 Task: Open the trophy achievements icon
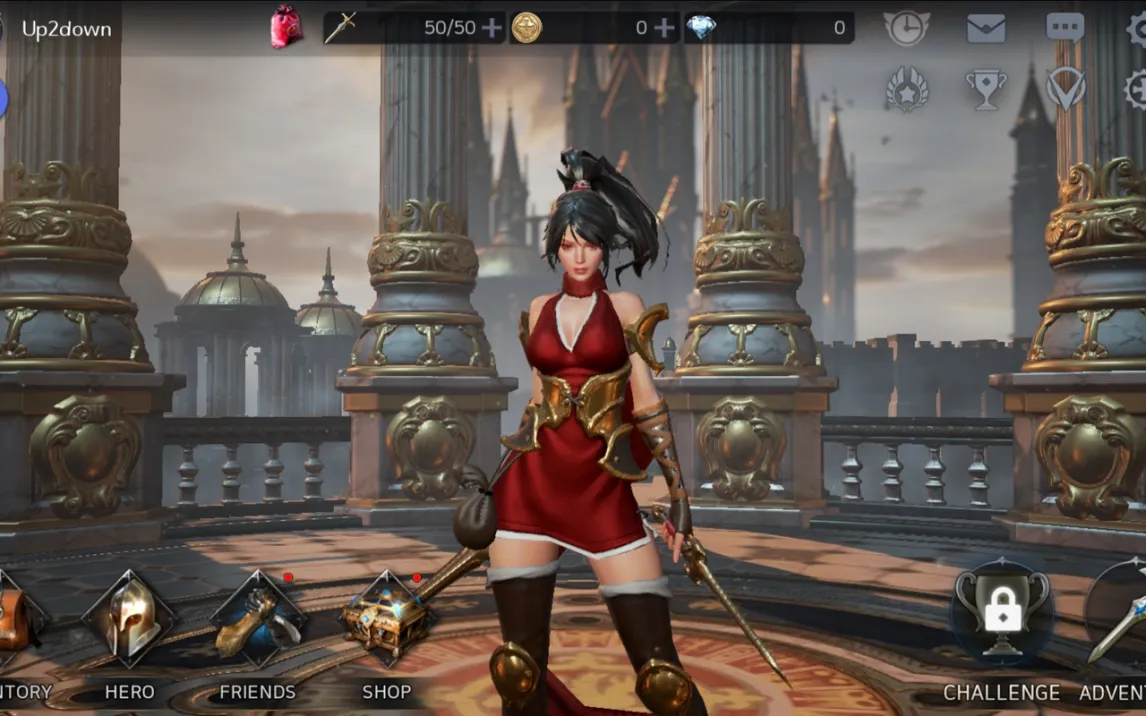(986, 90)
